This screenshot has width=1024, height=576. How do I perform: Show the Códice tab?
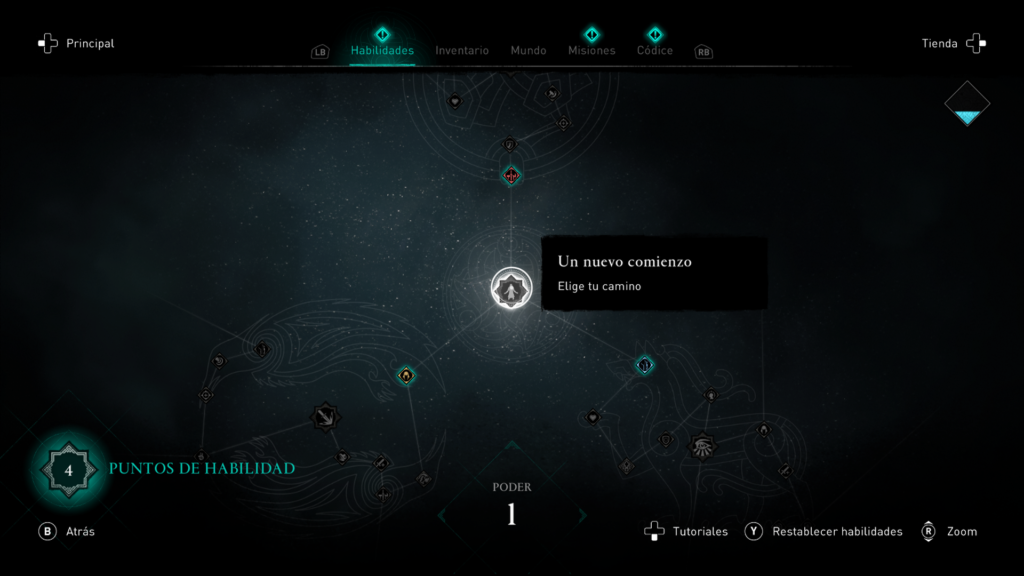pos(655,50)
